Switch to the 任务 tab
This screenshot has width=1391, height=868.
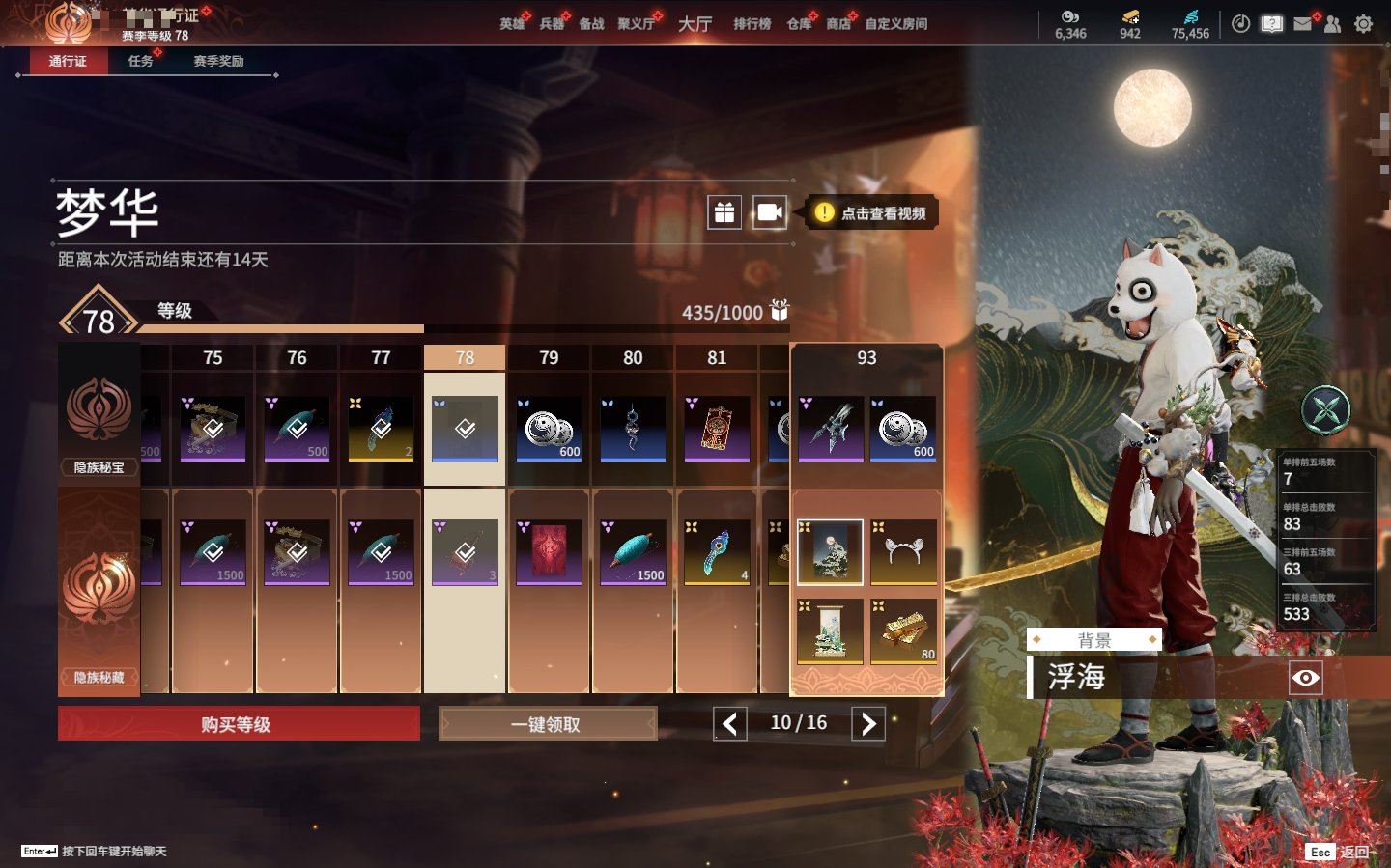point(141,61)
